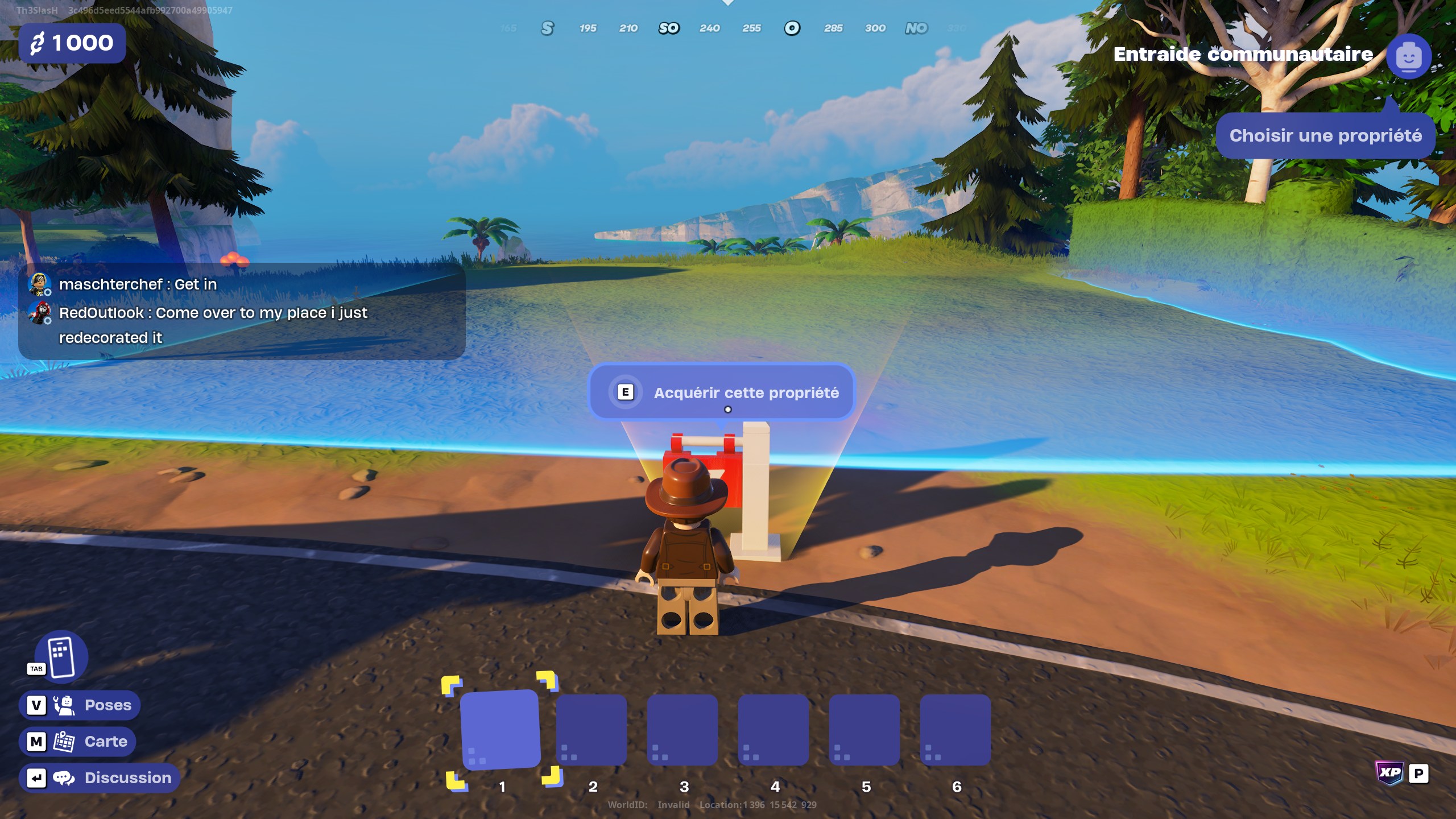Select the Poses LEGO figure icon

pyautogui.click(x=64, y=704)
